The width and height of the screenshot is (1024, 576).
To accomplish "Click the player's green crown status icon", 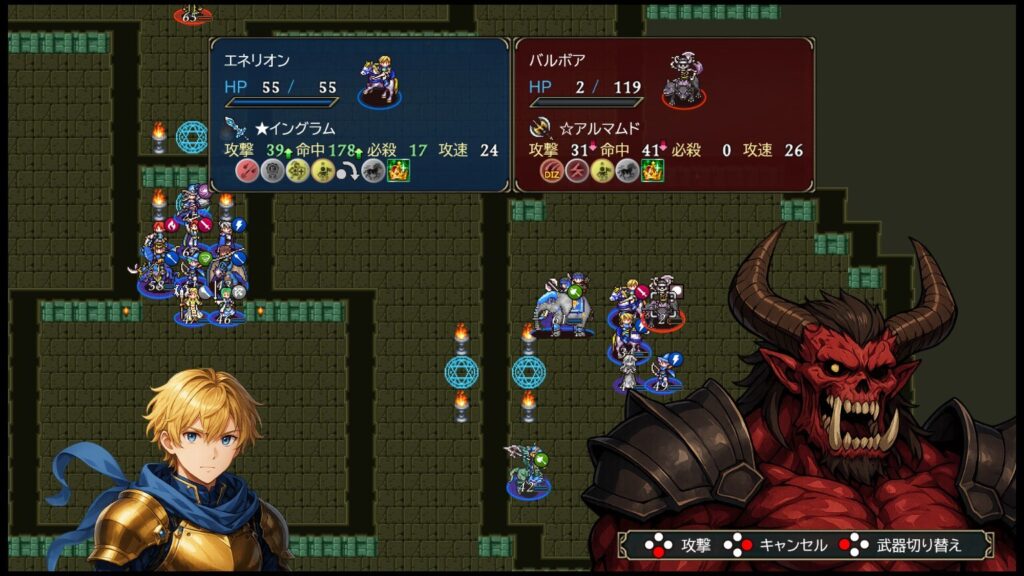I will click(x=399, y=172).
